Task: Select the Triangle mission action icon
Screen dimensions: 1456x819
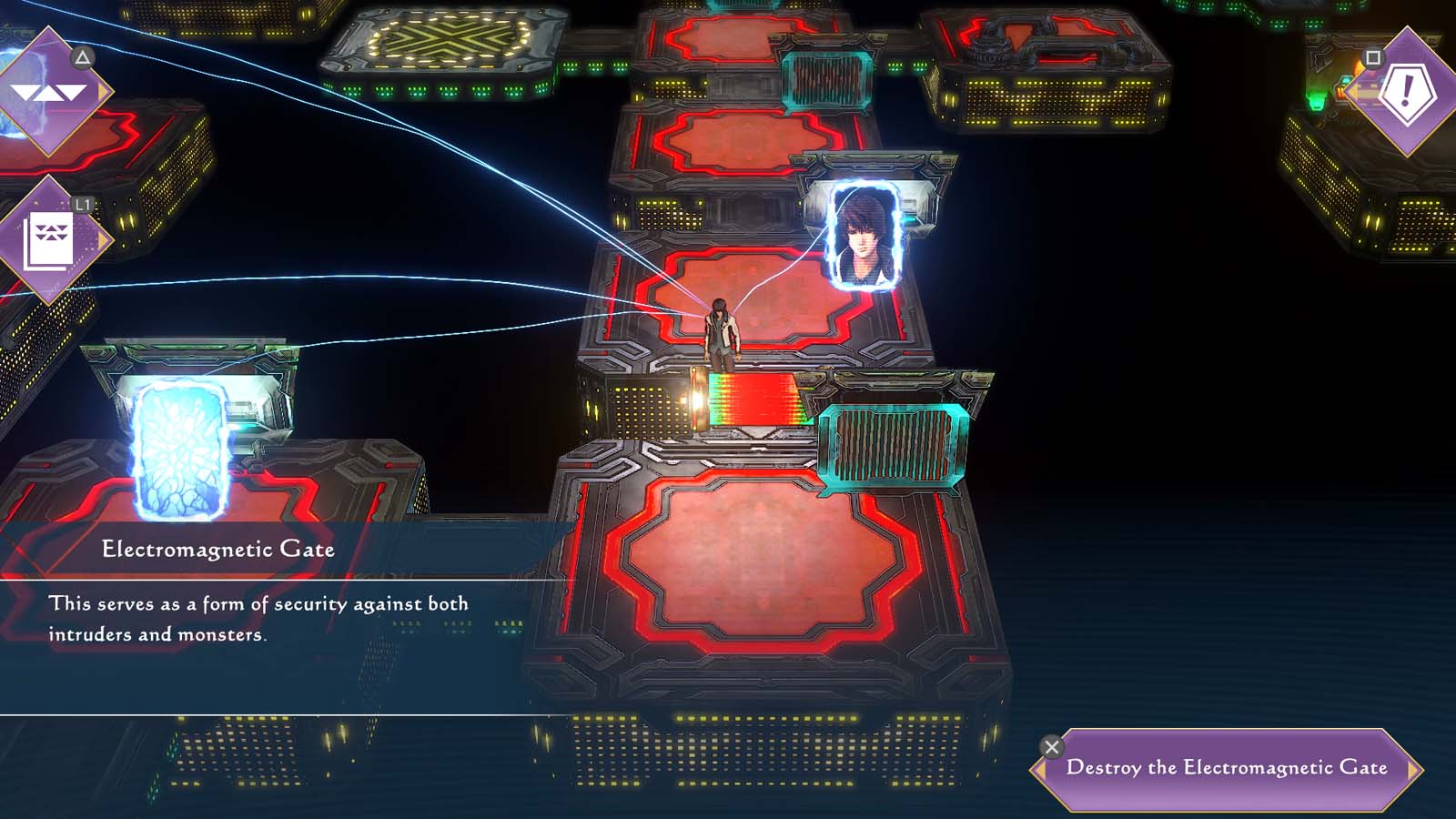Action: (x=80, y=57)
